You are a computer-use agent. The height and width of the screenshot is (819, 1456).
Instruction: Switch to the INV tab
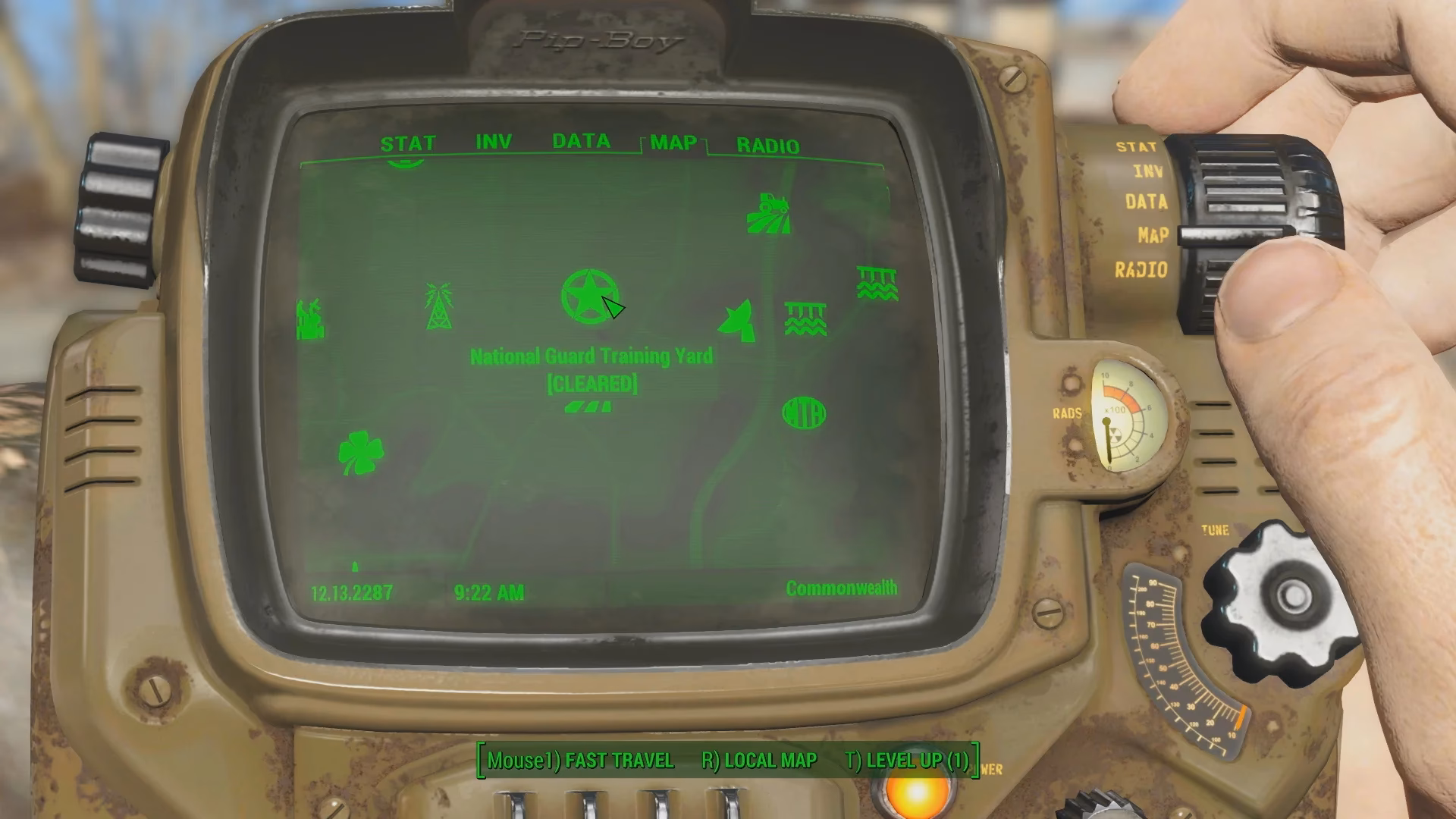tap(493, 140)
